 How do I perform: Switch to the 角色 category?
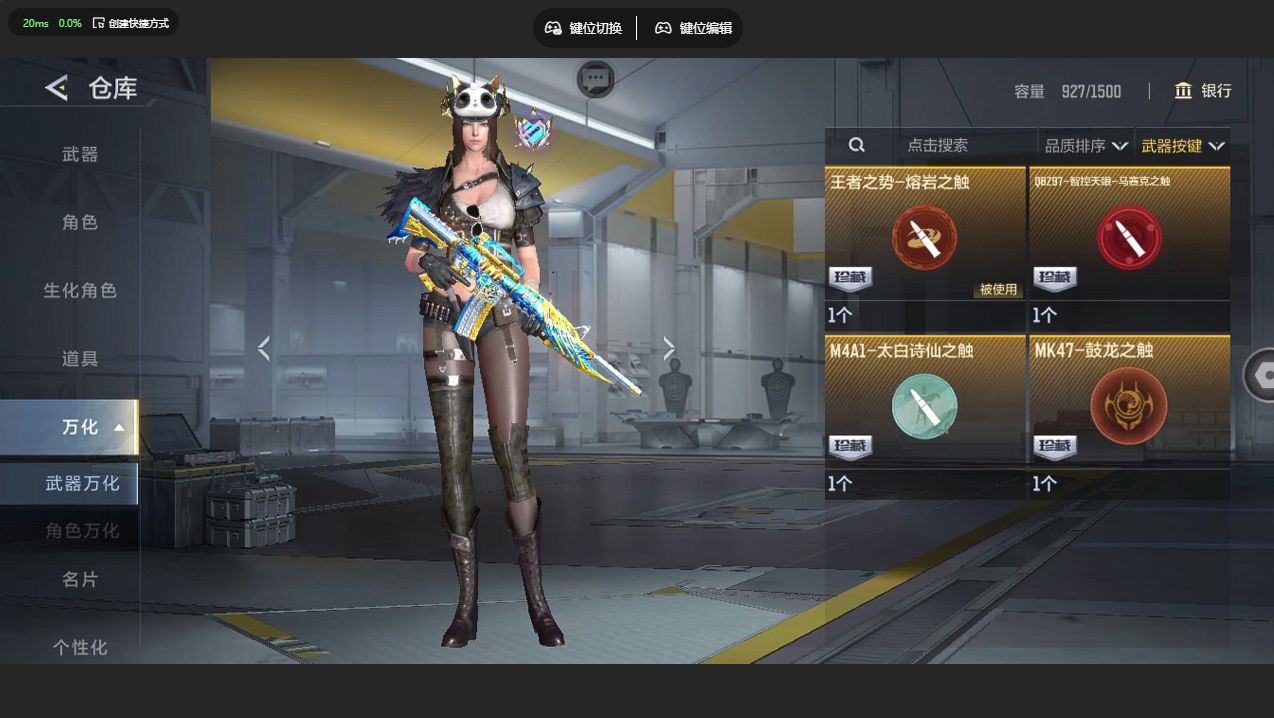click(80, 222)
